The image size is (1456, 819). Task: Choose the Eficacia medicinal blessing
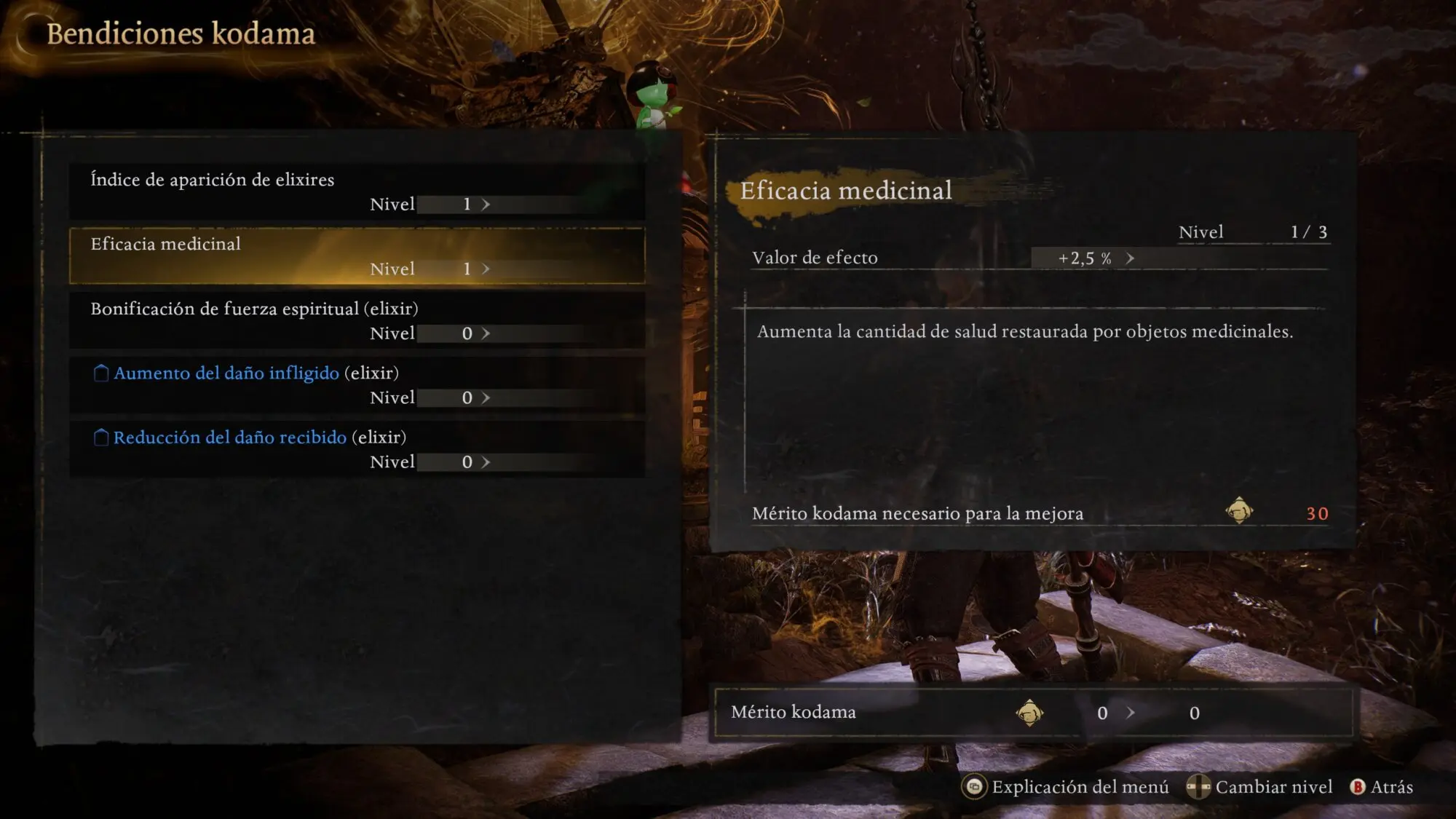357,256
